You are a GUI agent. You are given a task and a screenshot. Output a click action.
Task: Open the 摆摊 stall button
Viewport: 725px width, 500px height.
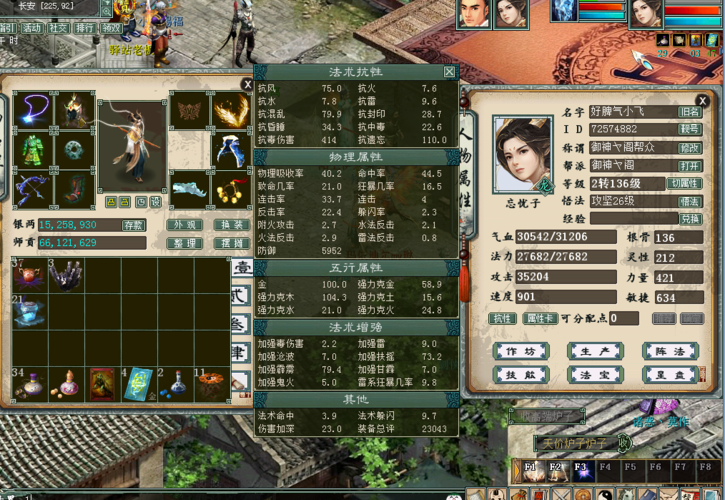232,243
